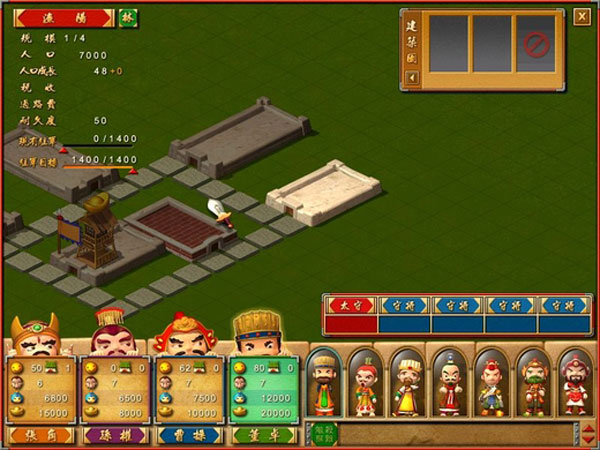Open 張角's player status panel

tap(38, 390)
